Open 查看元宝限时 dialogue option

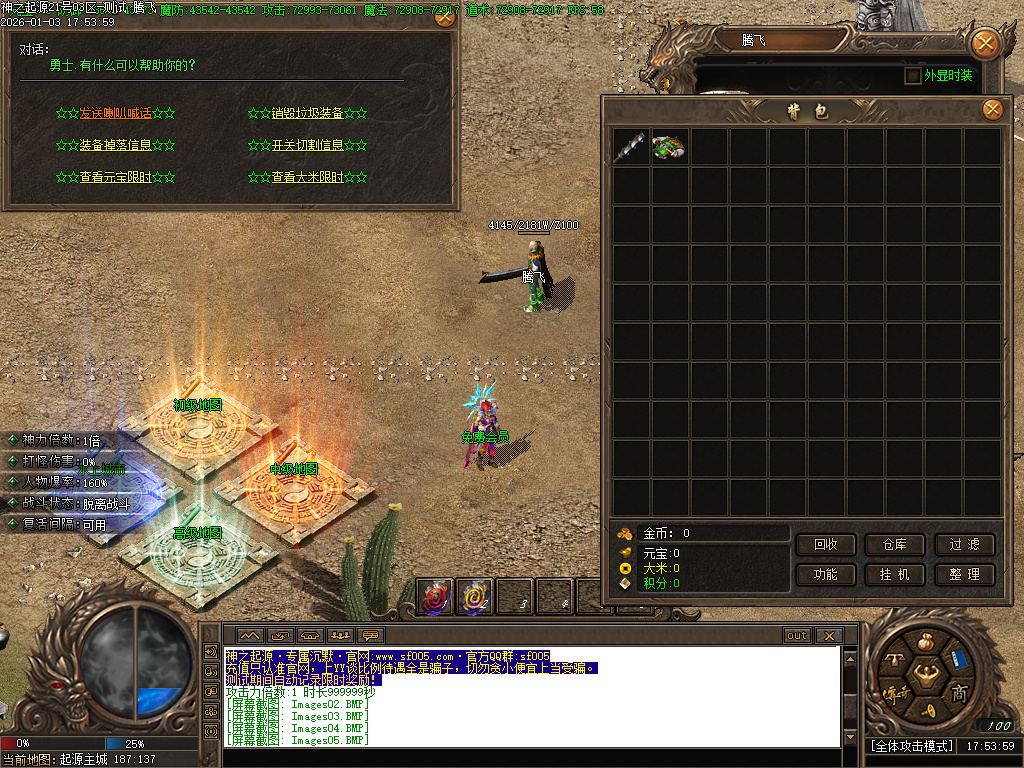115,177
